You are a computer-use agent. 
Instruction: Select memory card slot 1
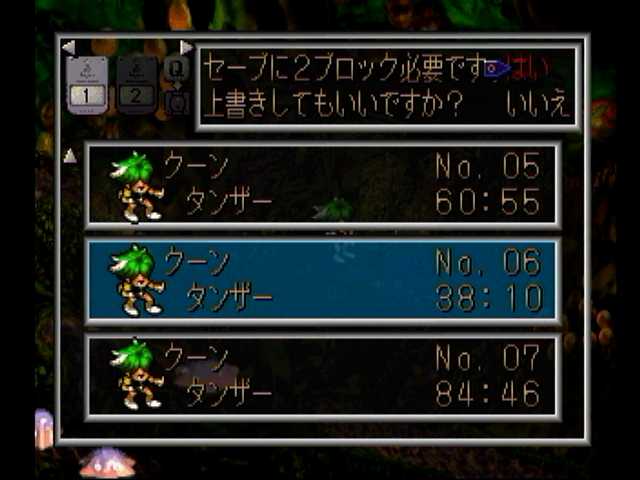86,86
